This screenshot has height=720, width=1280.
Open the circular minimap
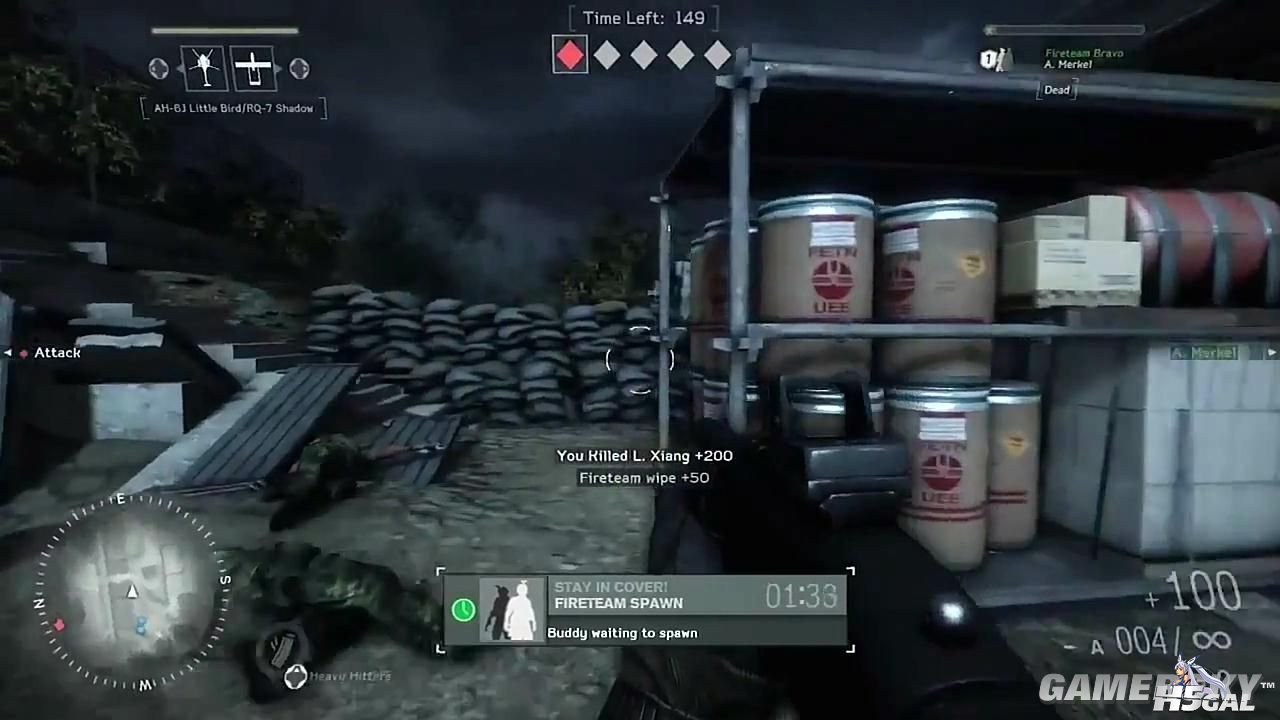(131, 592)
